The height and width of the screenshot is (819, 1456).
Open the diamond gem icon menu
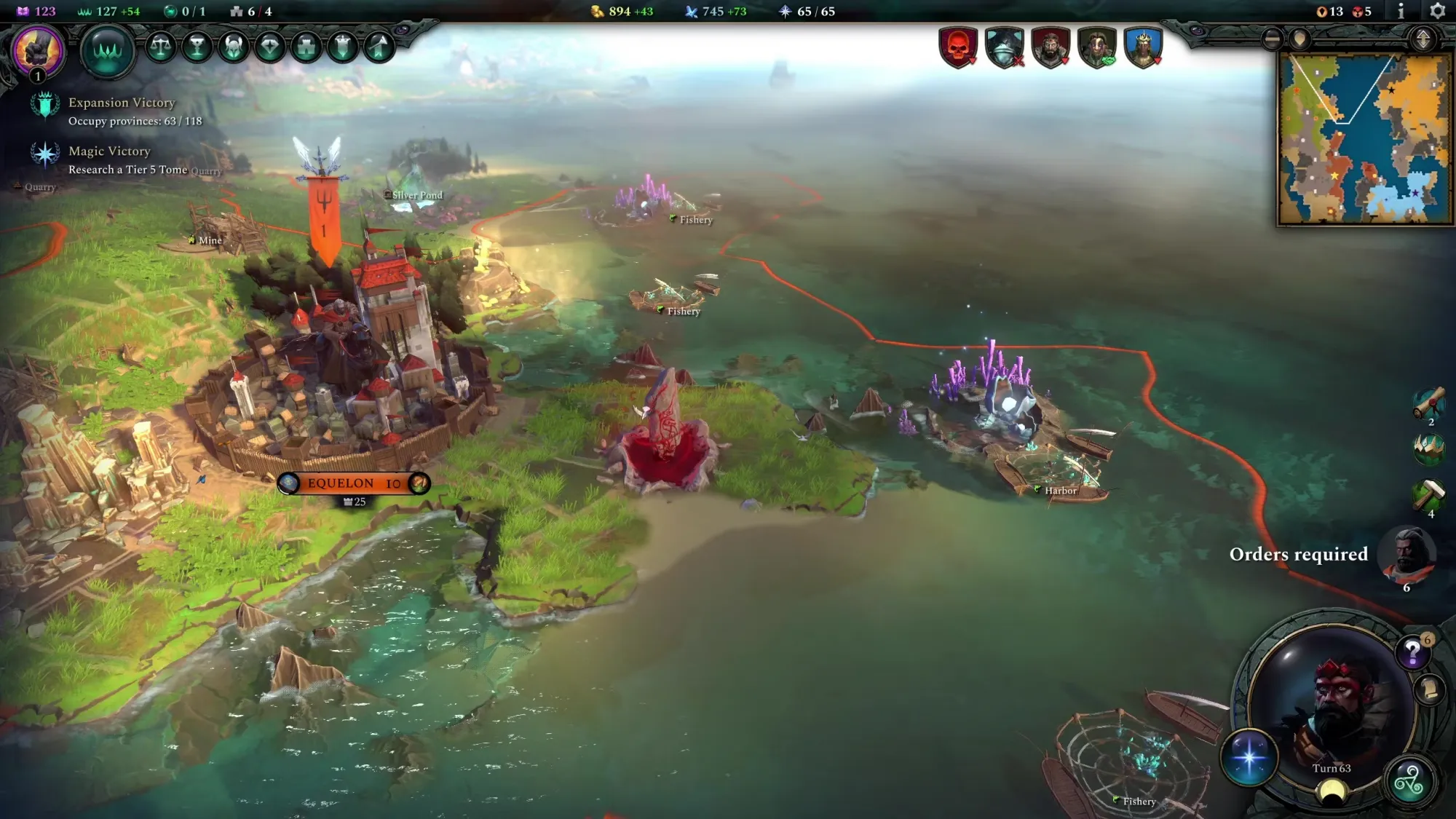click(x=270, y=47)
